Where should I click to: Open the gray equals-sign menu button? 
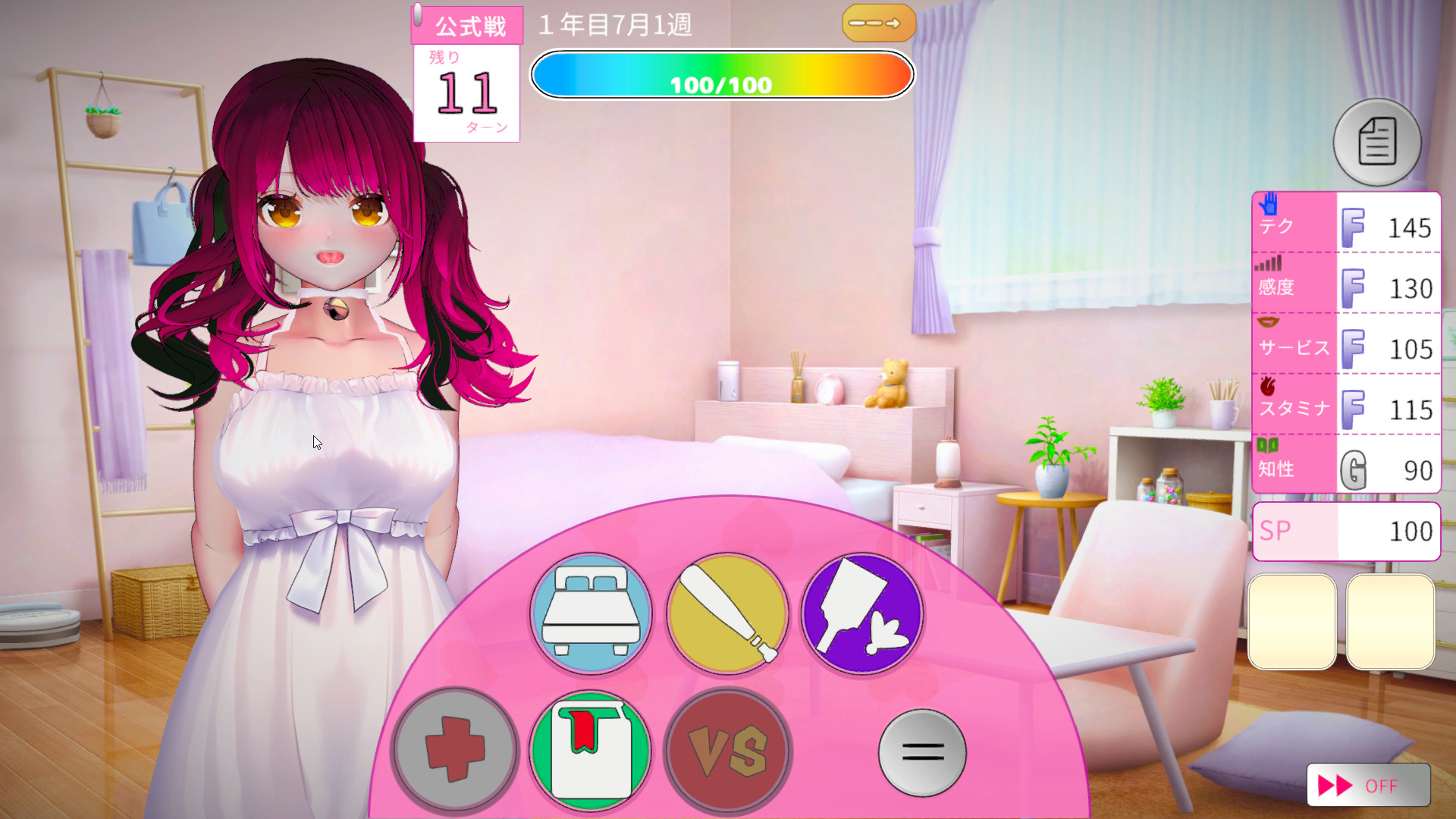pos(922,752)
